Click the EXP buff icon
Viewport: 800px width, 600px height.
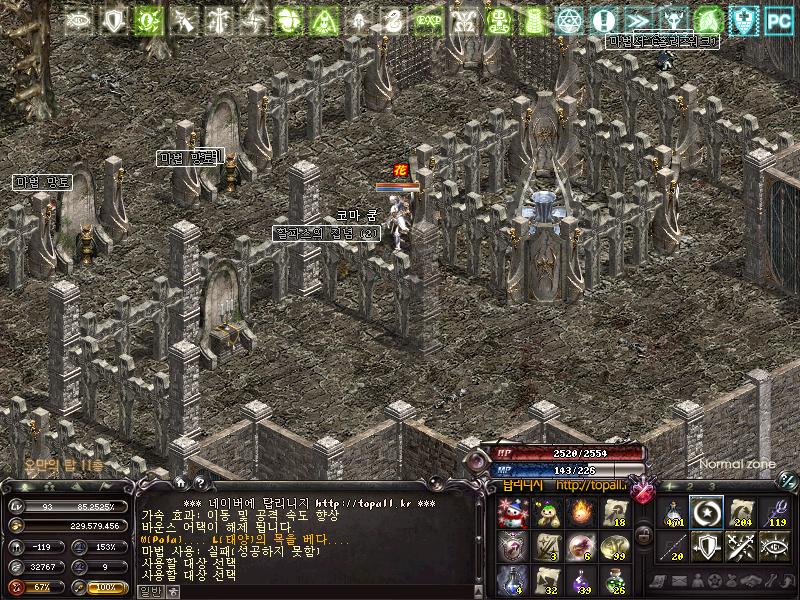(x=428, y=19)
